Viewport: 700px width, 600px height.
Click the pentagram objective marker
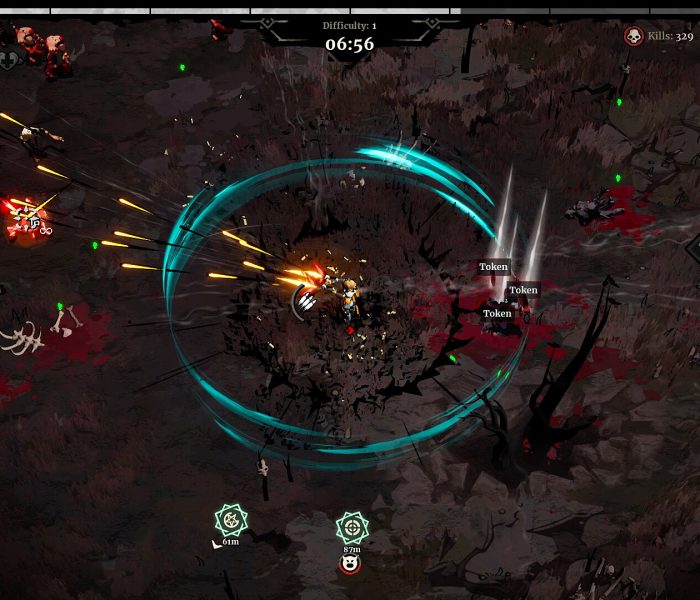tap(231, 520)
